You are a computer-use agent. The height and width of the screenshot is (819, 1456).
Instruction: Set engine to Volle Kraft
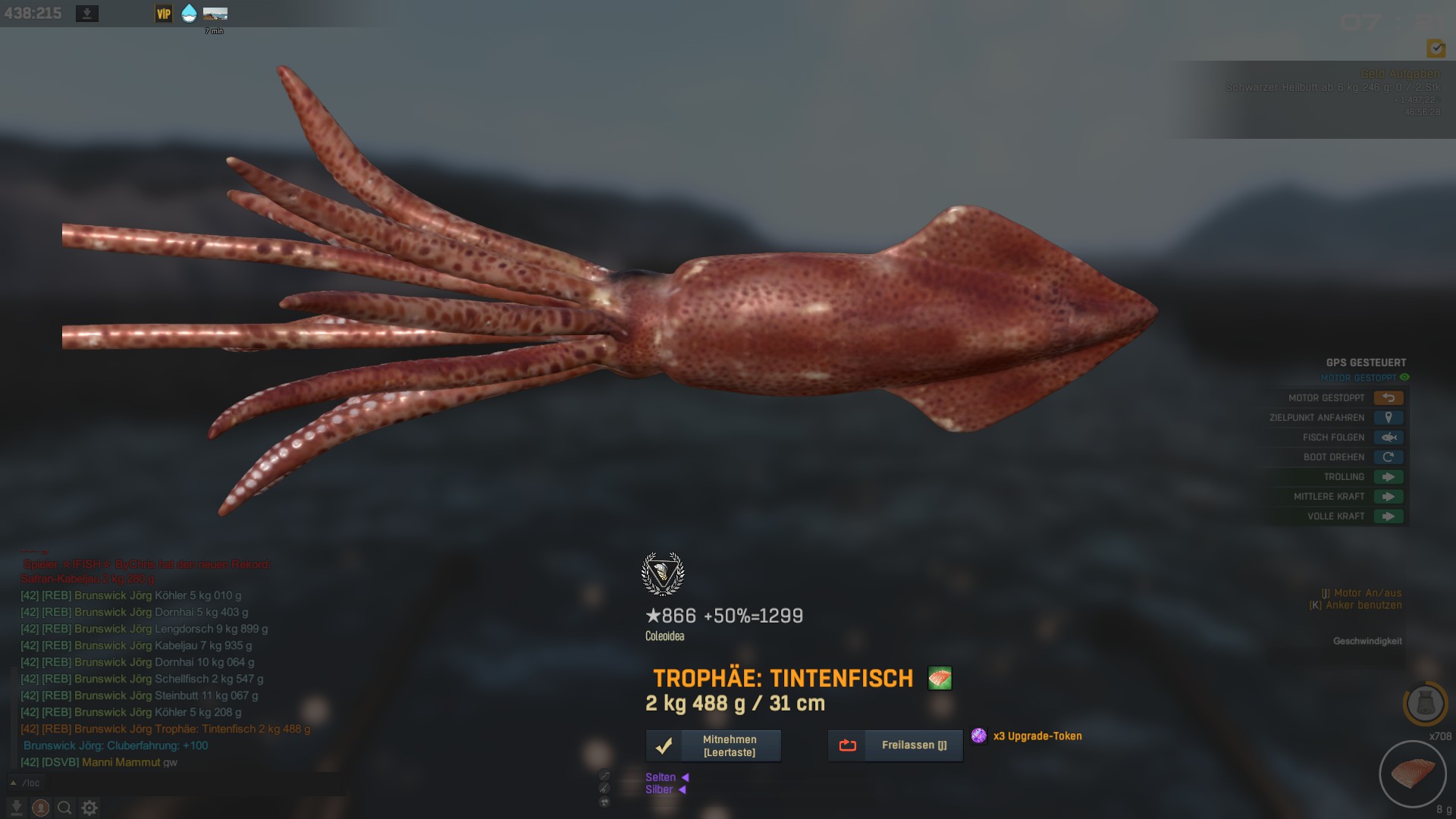click(x=1388, y=516)
